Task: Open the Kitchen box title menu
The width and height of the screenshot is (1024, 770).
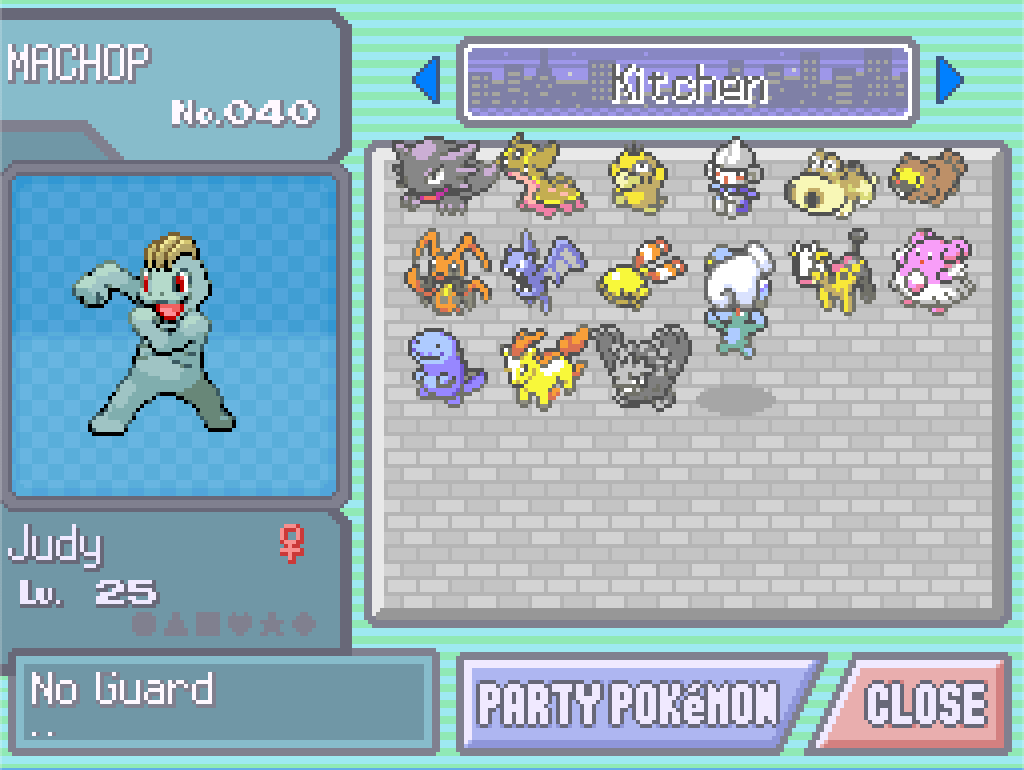Action: pyautogui.click(x=688, y=82)
